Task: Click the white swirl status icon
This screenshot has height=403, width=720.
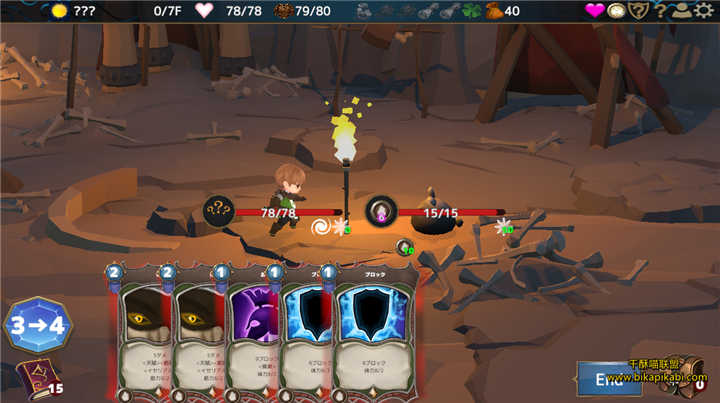Action: (x=323, y=227)
